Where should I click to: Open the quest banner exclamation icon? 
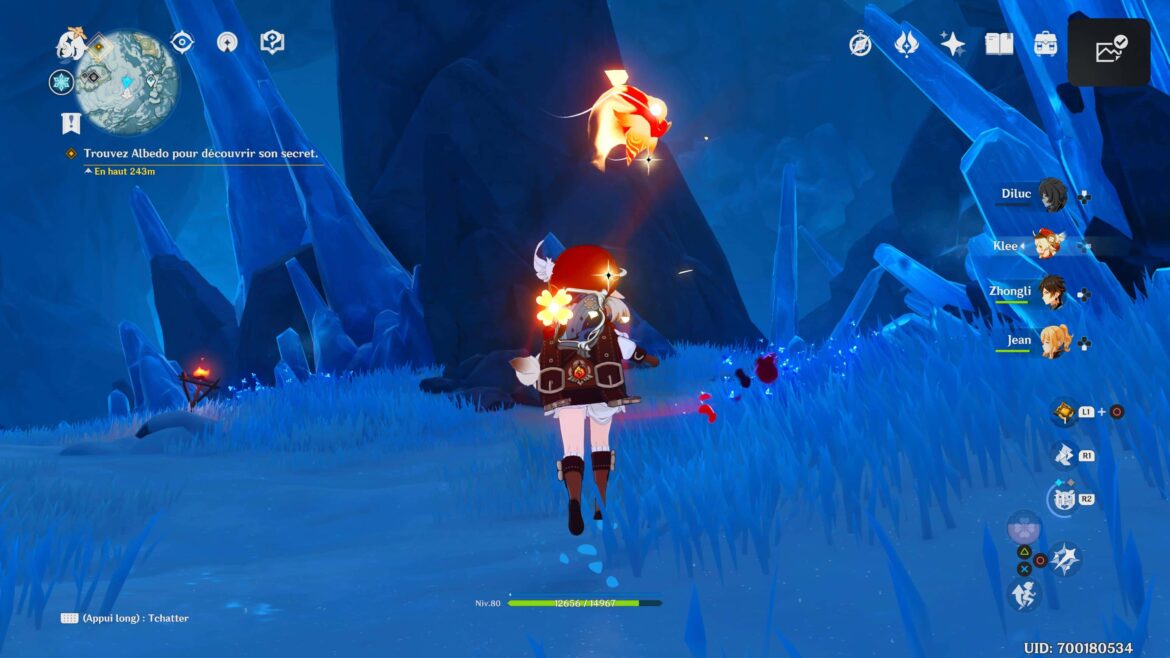70,123
